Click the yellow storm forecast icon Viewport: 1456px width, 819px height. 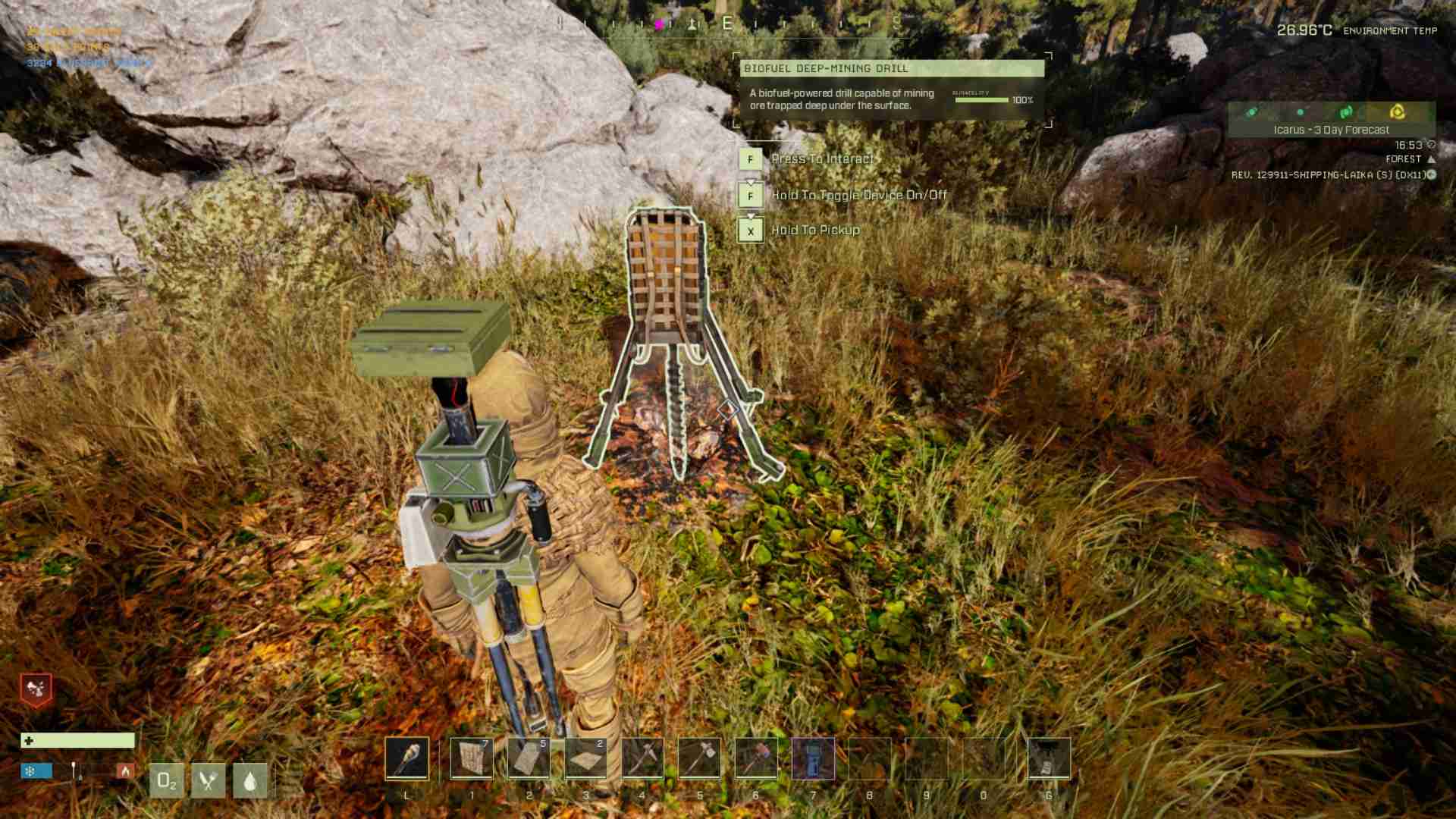point(1396,112)
